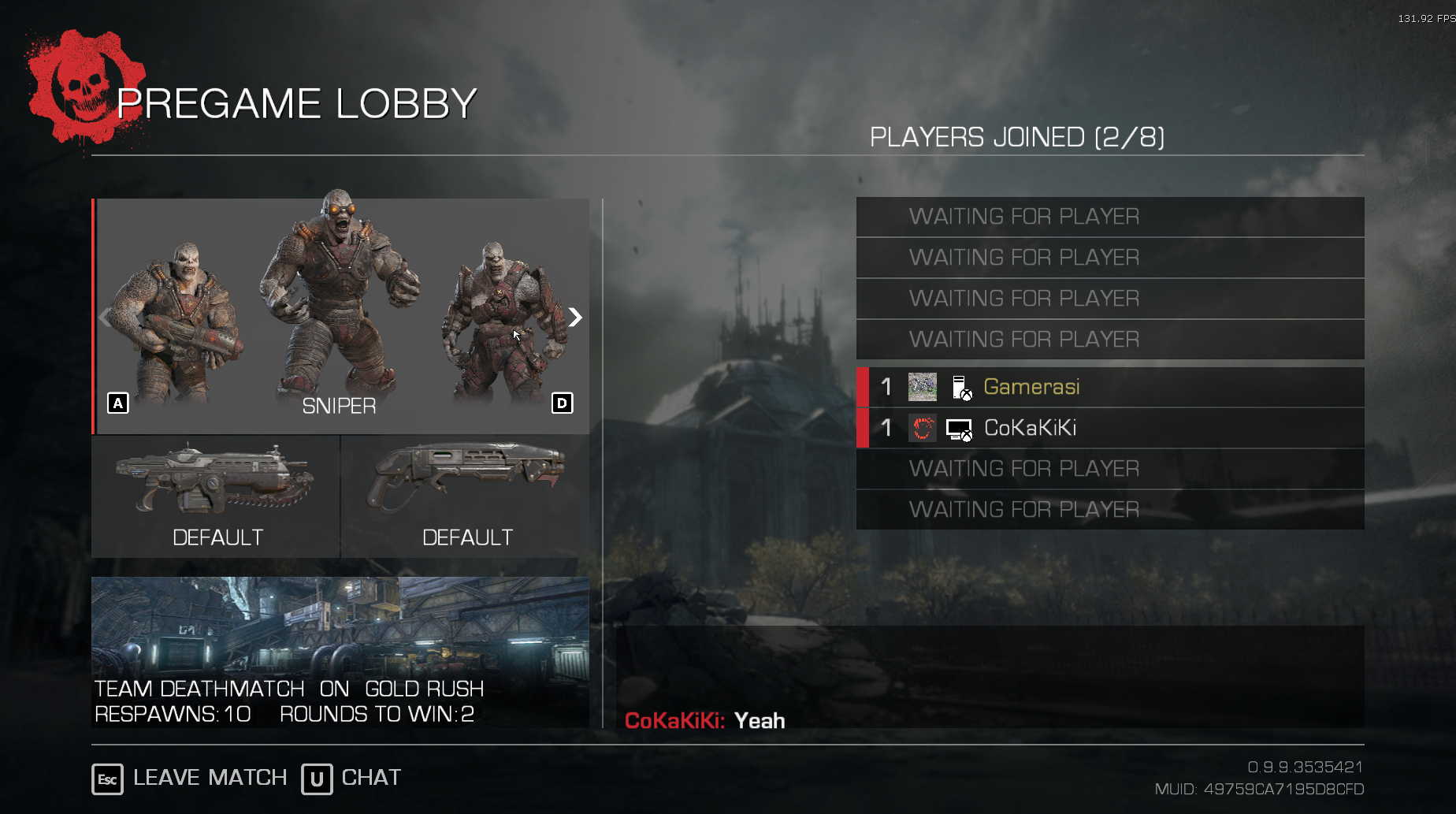This screenshot has width=1456, height=814.
Task: Click the chat message box area
Action: coord(990,678)
